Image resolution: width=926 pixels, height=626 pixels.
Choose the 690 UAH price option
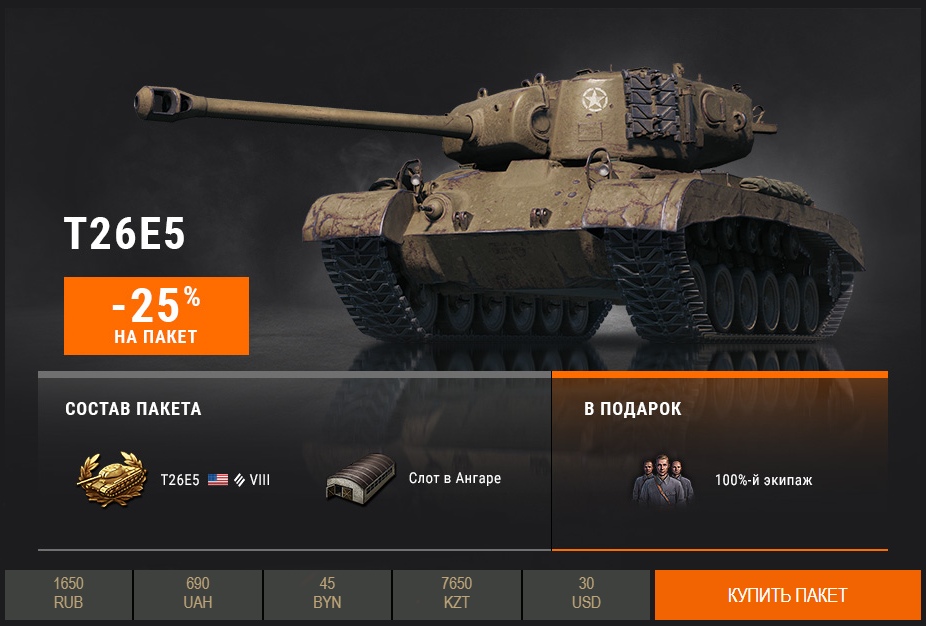point(198,594)
